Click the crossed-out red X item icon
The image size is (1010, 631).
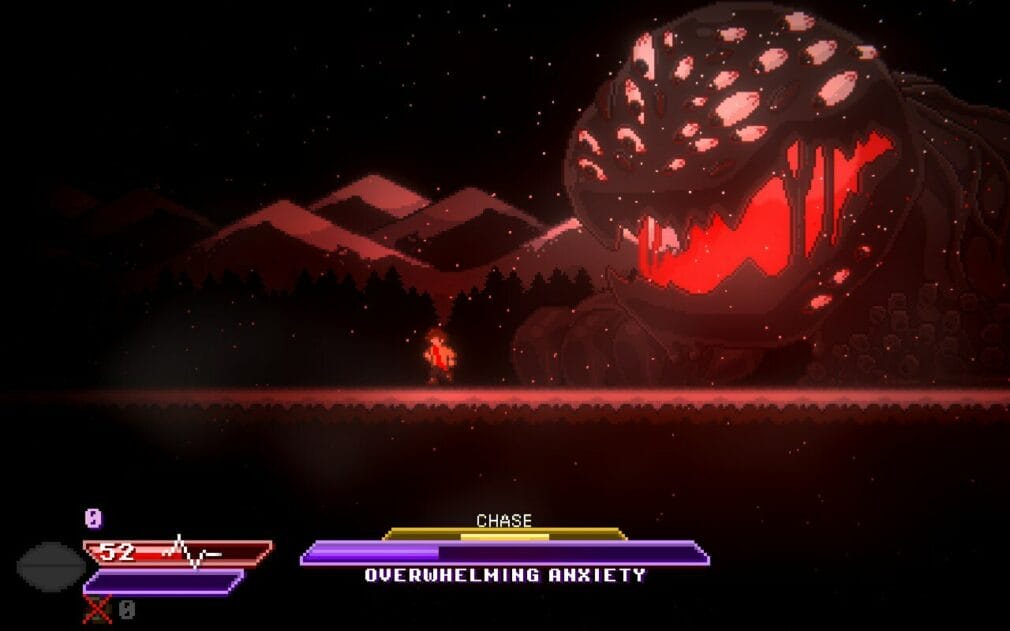pyautogui.click(x=97, y=608)
